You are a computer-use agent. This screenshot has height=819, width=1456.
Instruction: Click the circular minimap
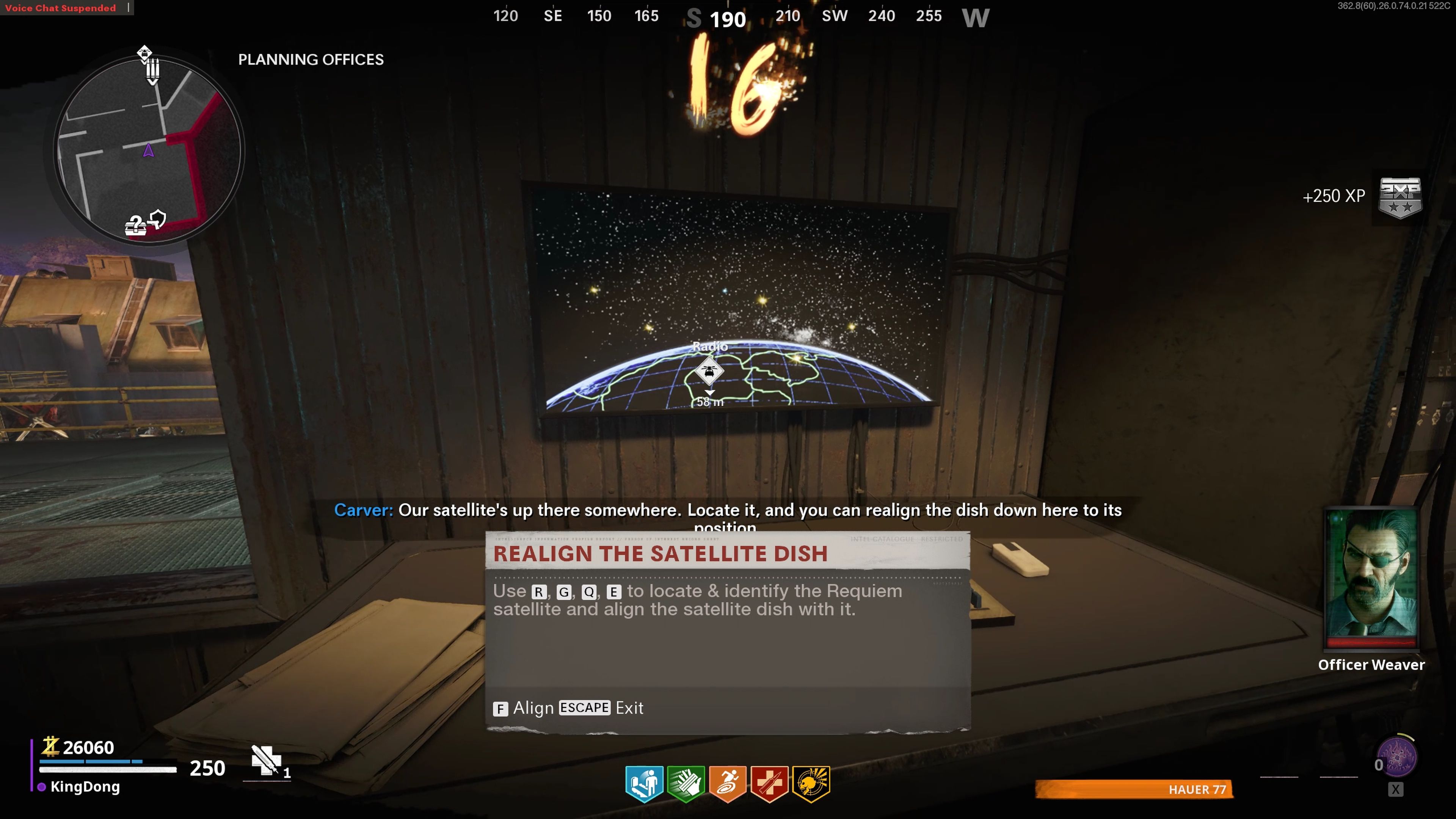click(x=149, y=150)
